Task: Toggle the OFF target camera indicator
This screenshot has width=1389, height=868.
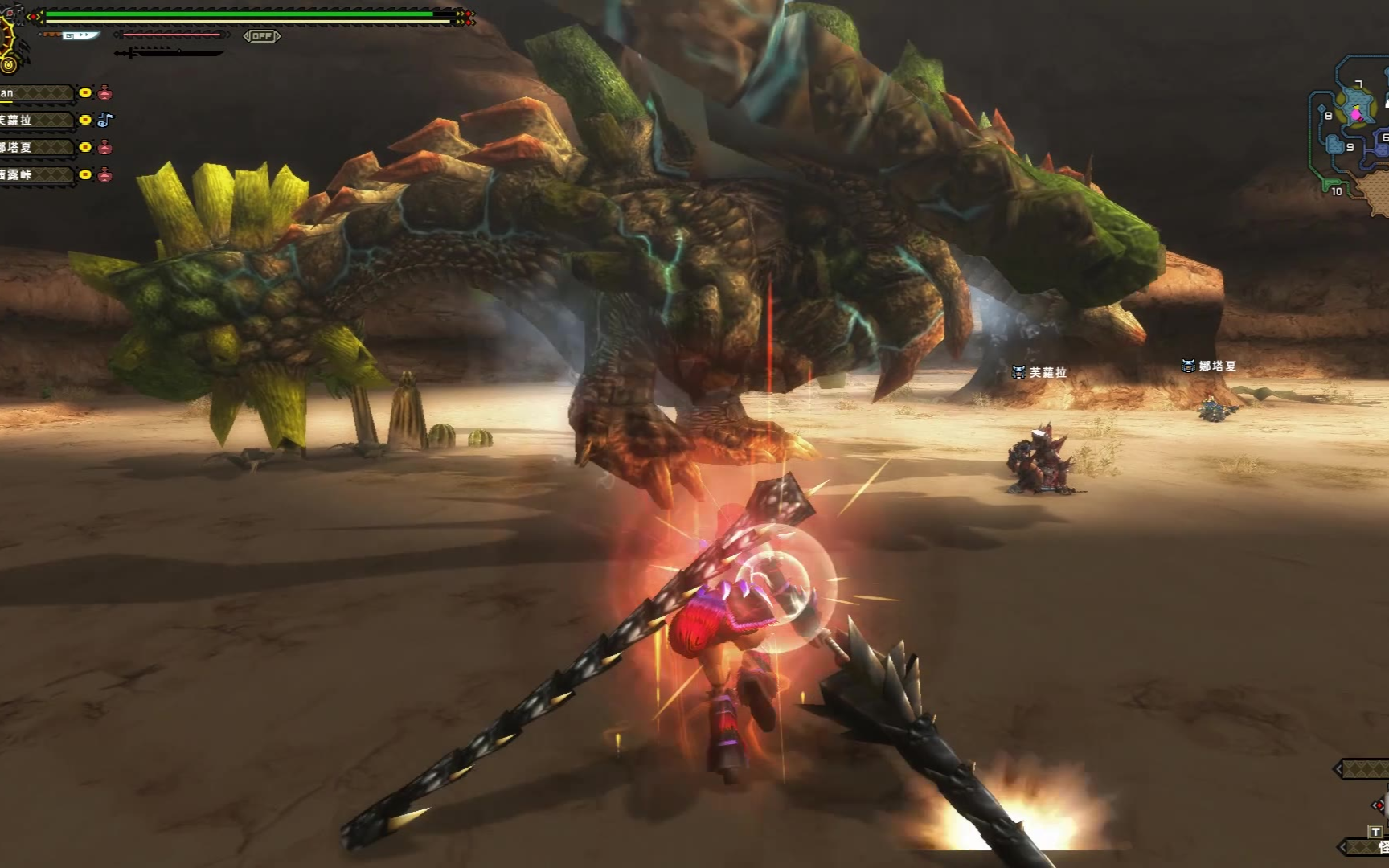Action: (262, 36)
